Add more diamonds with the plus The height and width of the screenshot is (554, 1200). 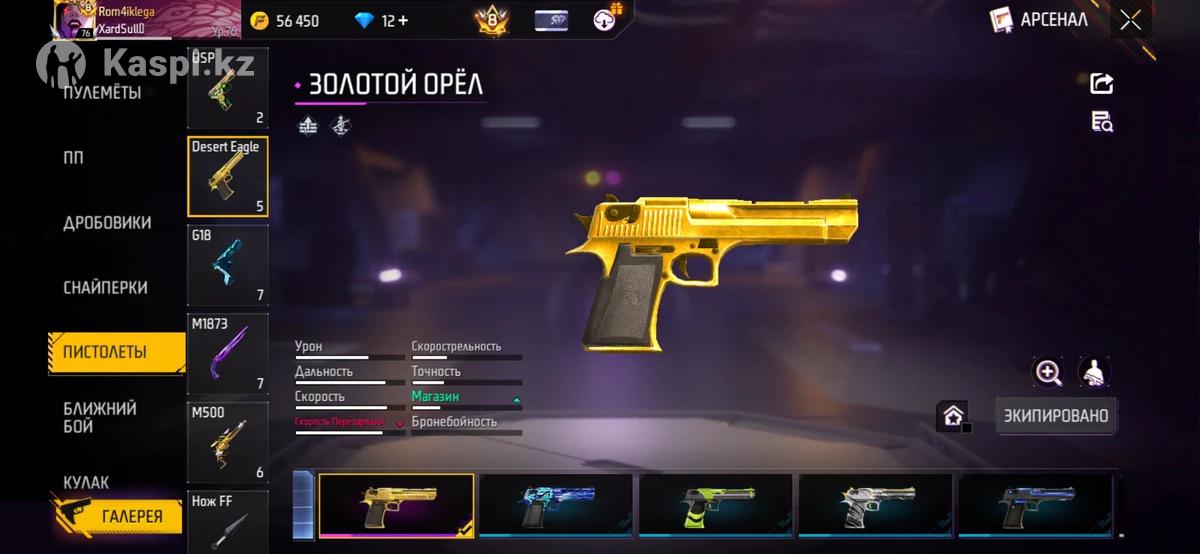(401, 21)
